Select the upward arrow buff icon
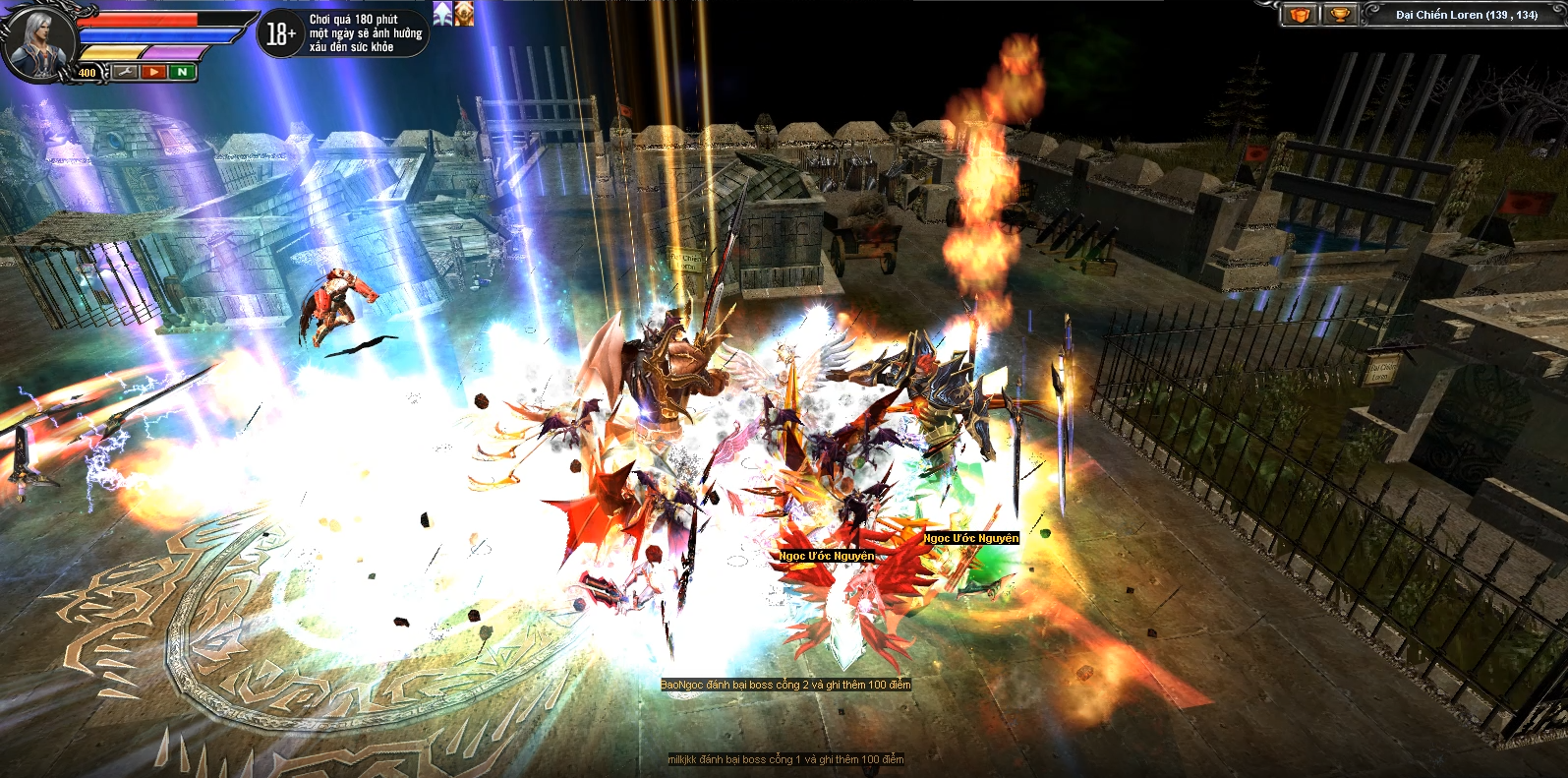 point(442,14)
